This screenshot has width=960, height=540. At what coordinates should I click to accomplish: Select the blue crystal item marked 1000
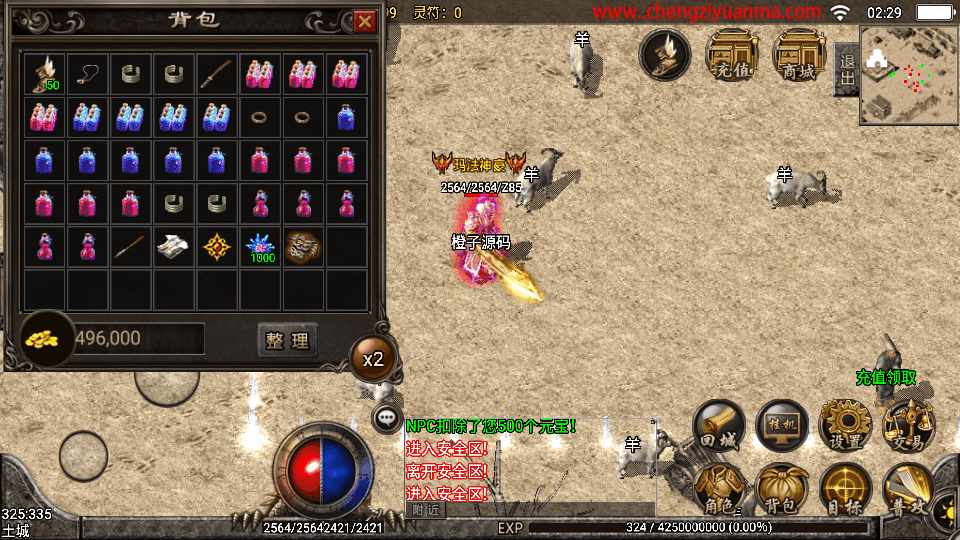tap(261, 247)
